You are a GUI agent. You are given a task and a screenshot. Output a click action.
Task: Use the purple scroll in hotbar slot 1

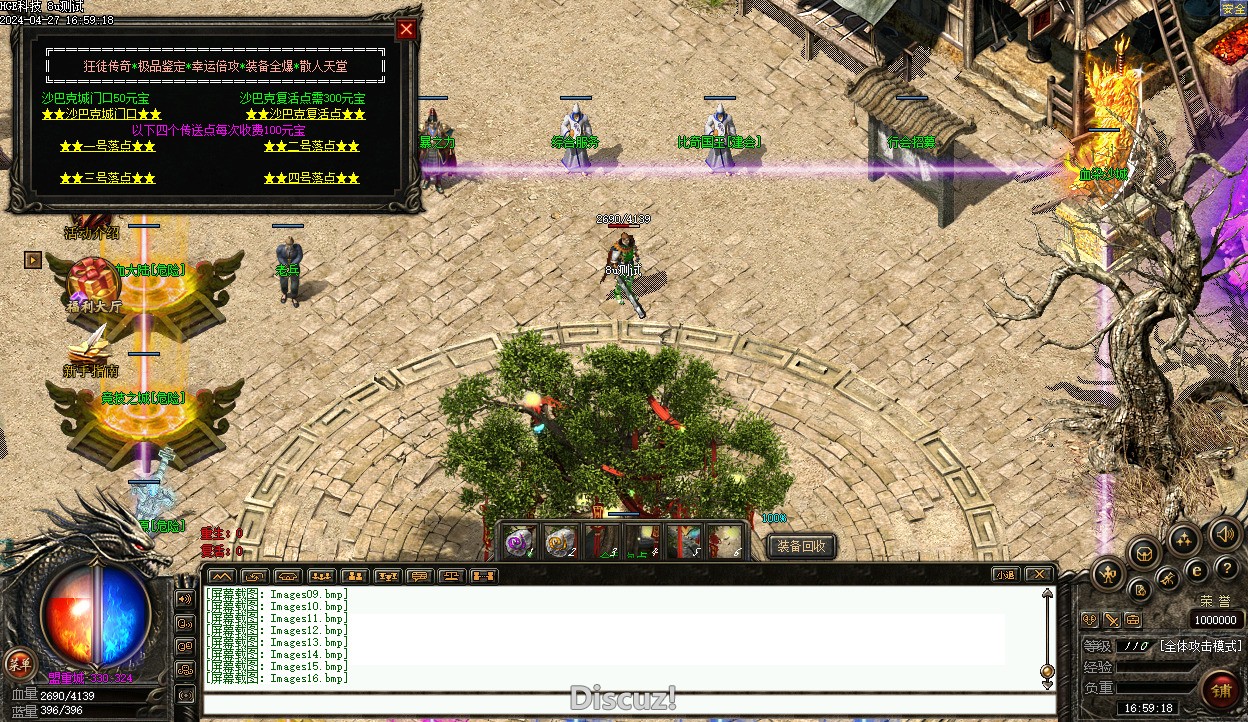click(x=517, y=541)
